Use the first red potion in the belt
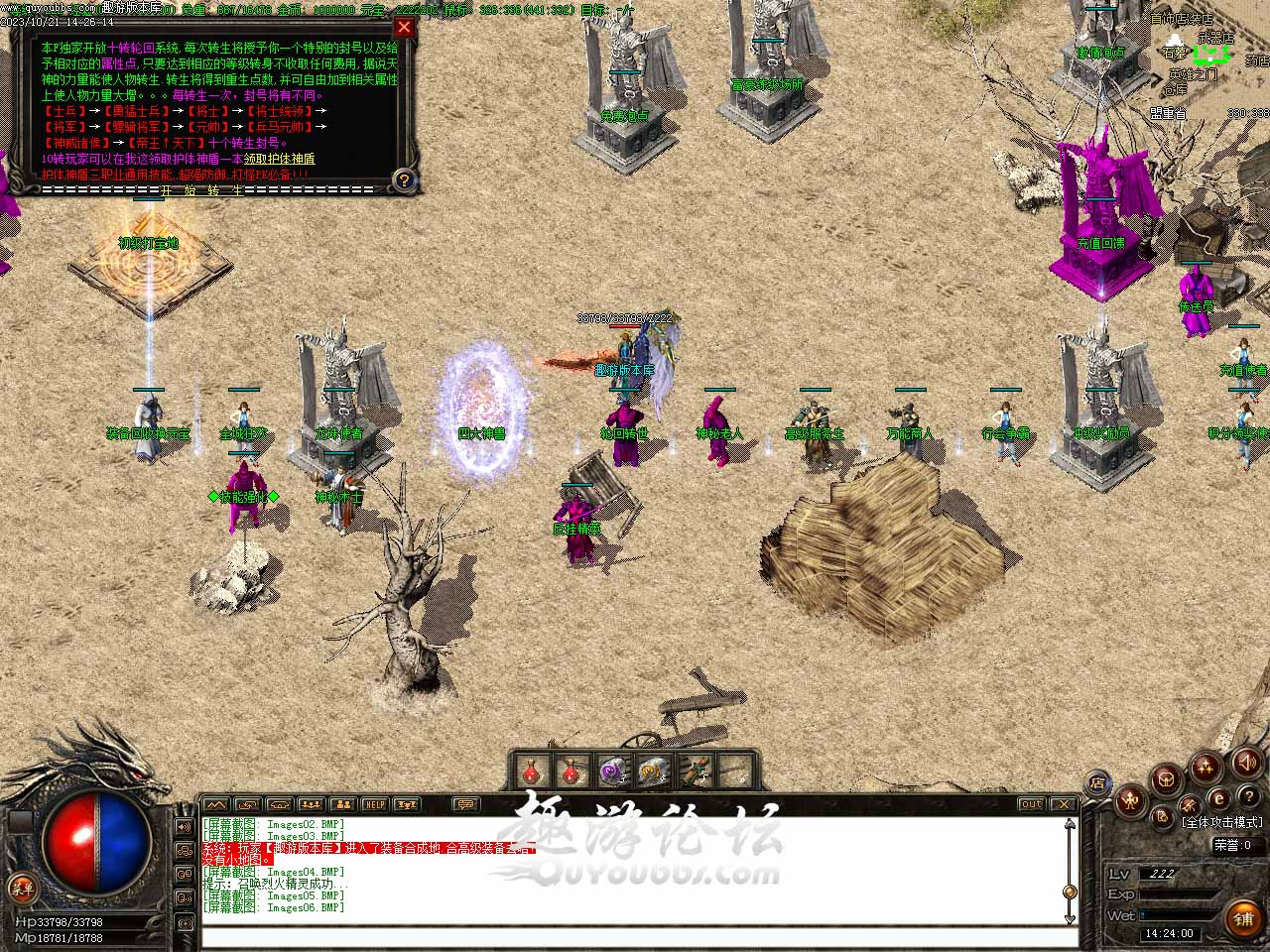 tap(532, 770)
